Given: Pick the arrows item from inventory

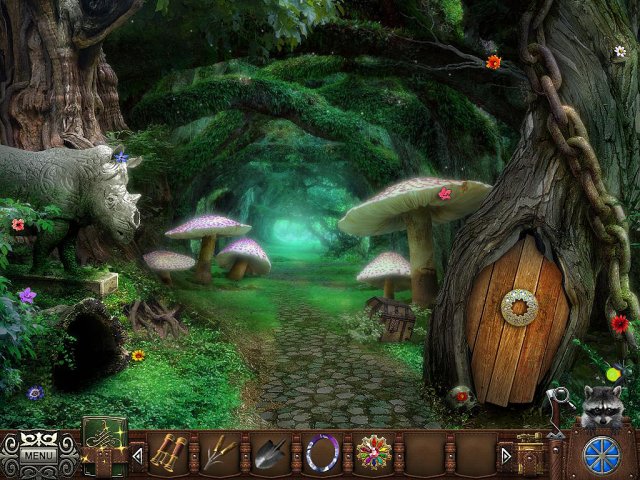Looking at the screenshot, I should [x=219, y=452].
